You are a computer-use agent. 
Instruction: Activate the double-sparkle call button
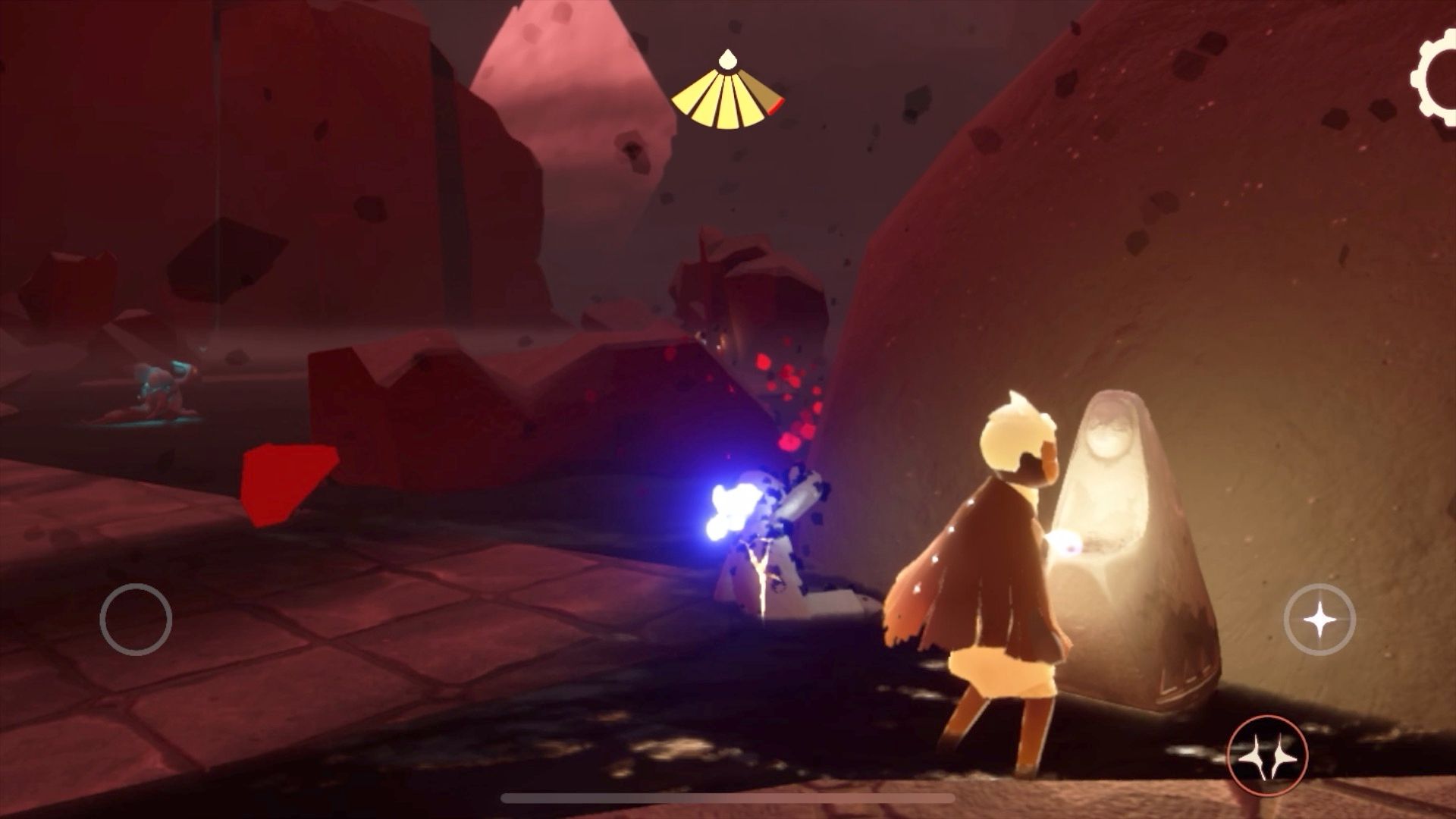pos(1266,755)
